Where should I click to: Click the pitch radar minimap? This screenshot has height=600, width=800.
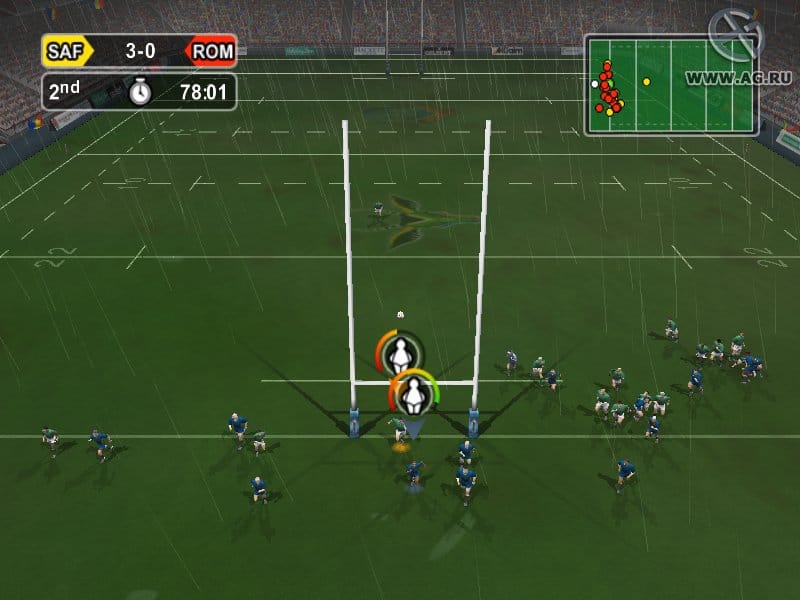[671, 86]
